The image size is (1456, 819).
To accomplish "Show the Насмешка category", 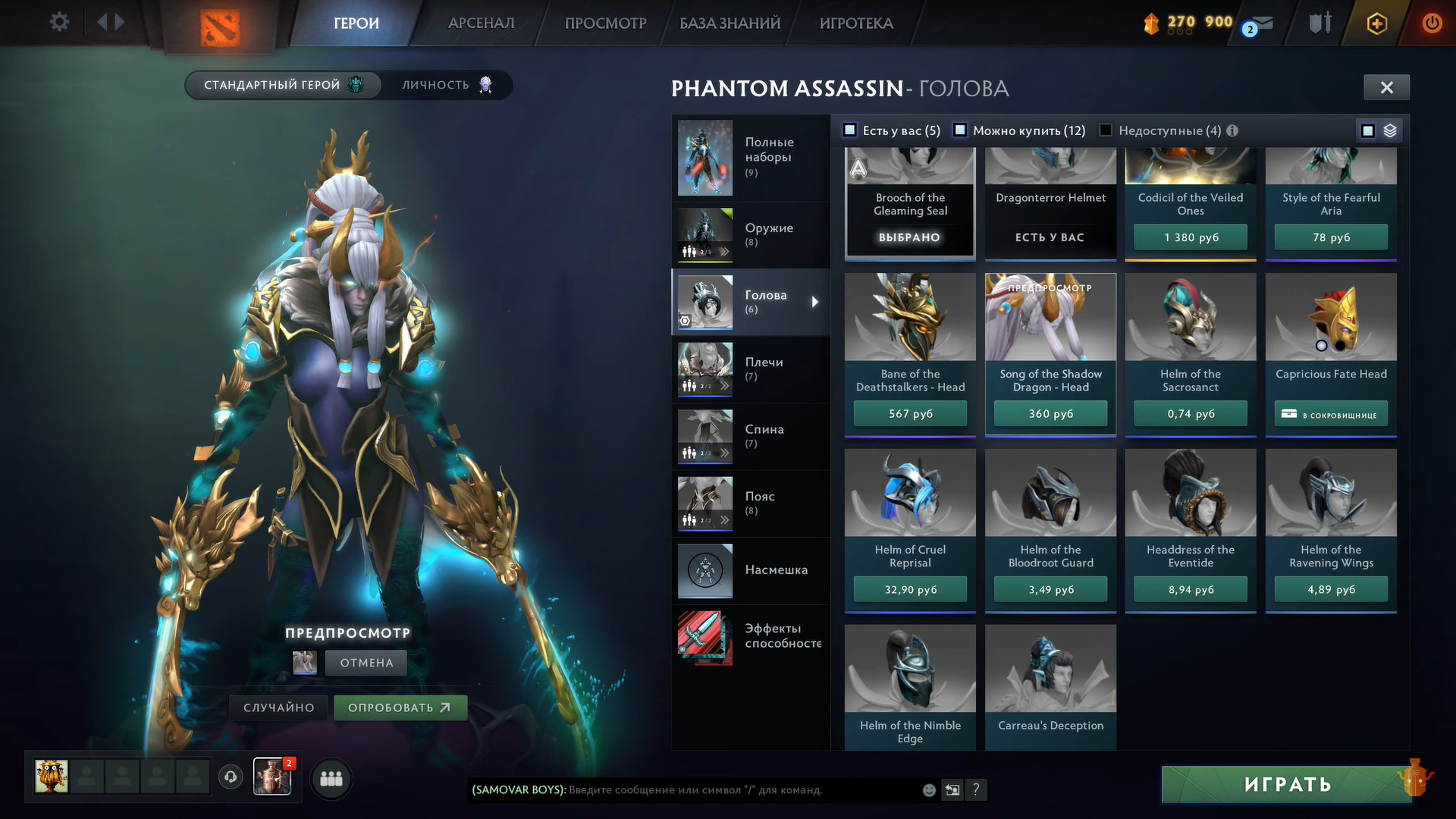I will 750,570.
